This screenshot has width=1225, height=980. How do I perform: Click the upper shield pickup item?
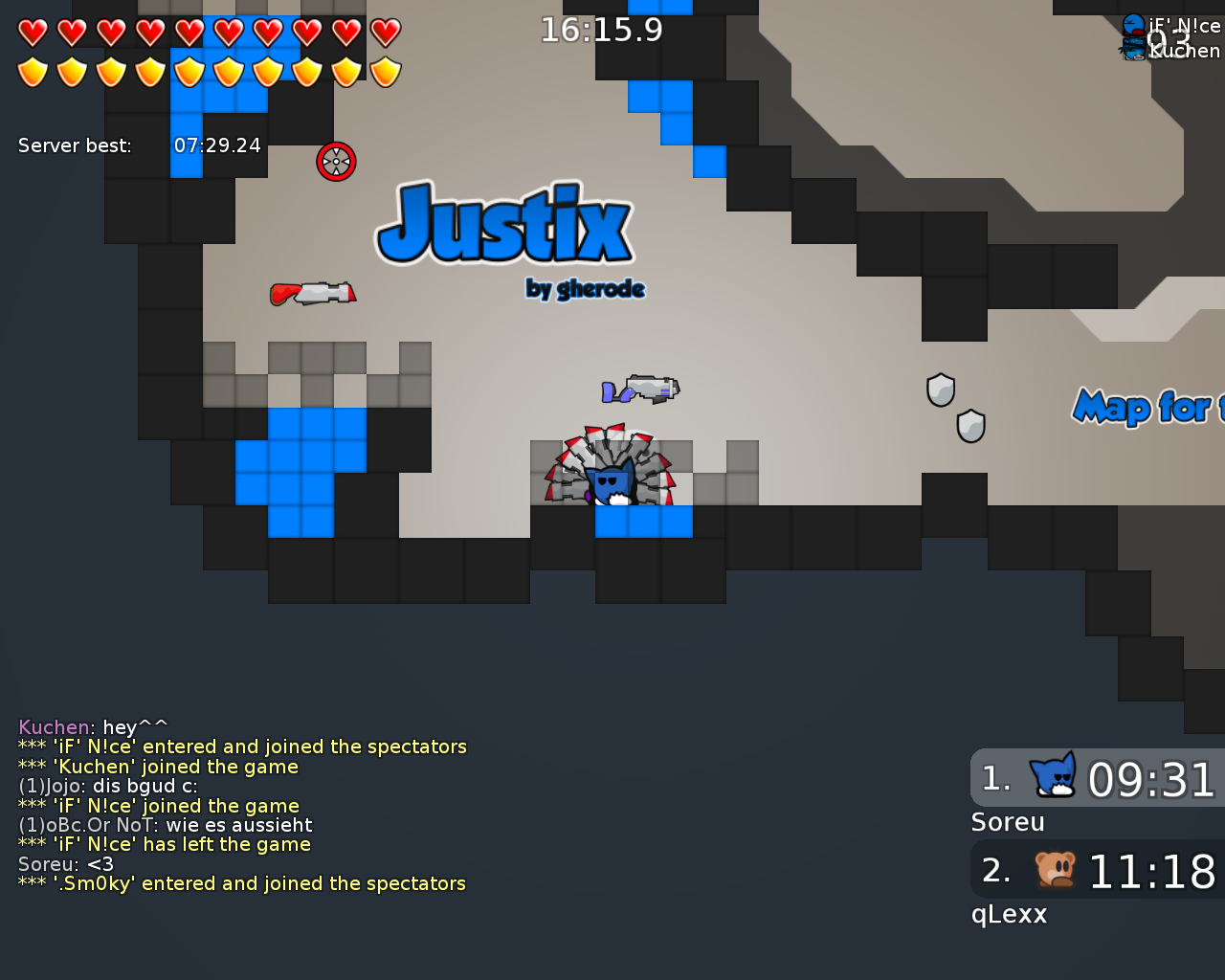pos(941,390)
